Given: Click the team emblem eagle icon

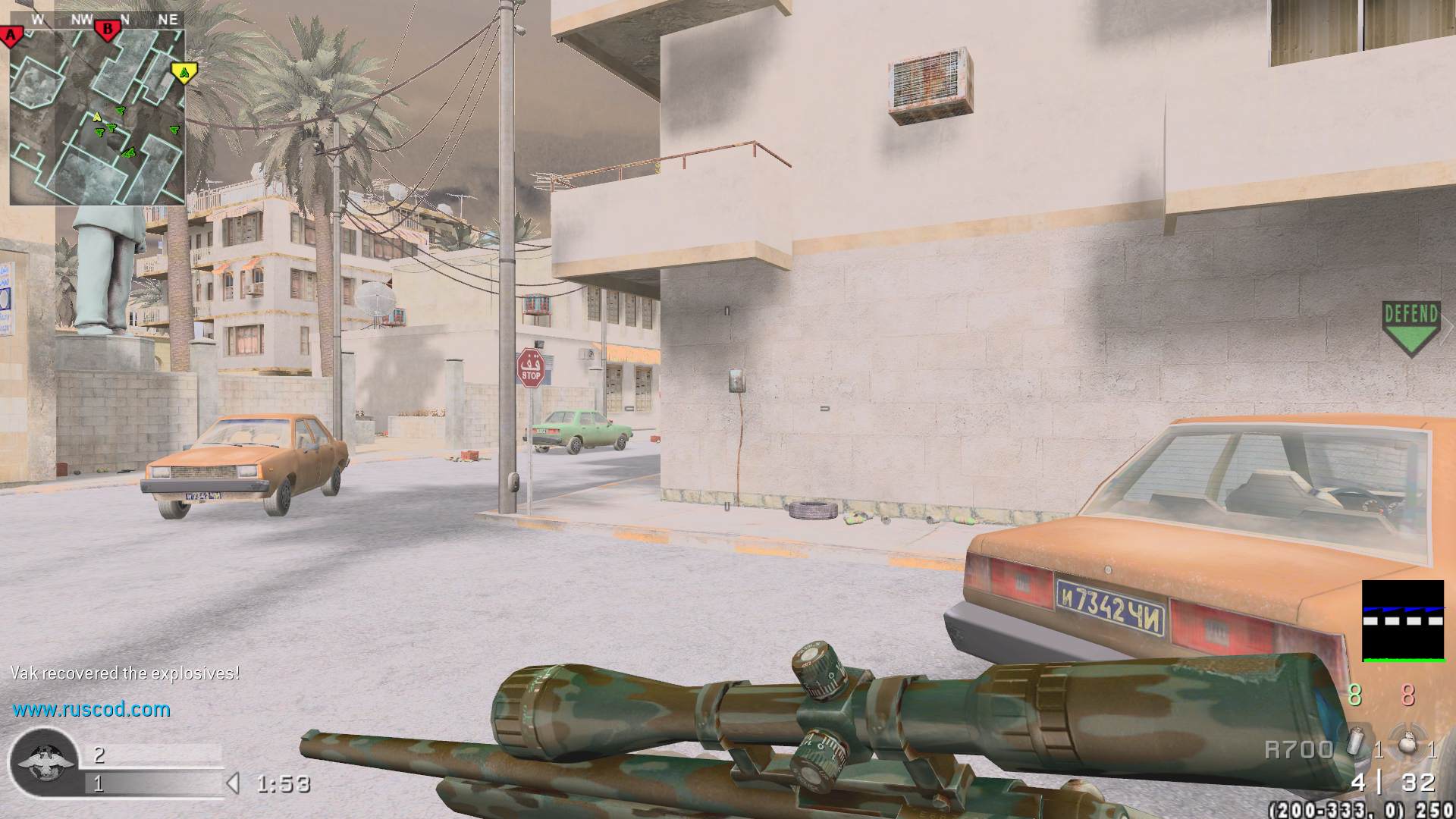Looking at the screenshot, I should coord(43,761).
